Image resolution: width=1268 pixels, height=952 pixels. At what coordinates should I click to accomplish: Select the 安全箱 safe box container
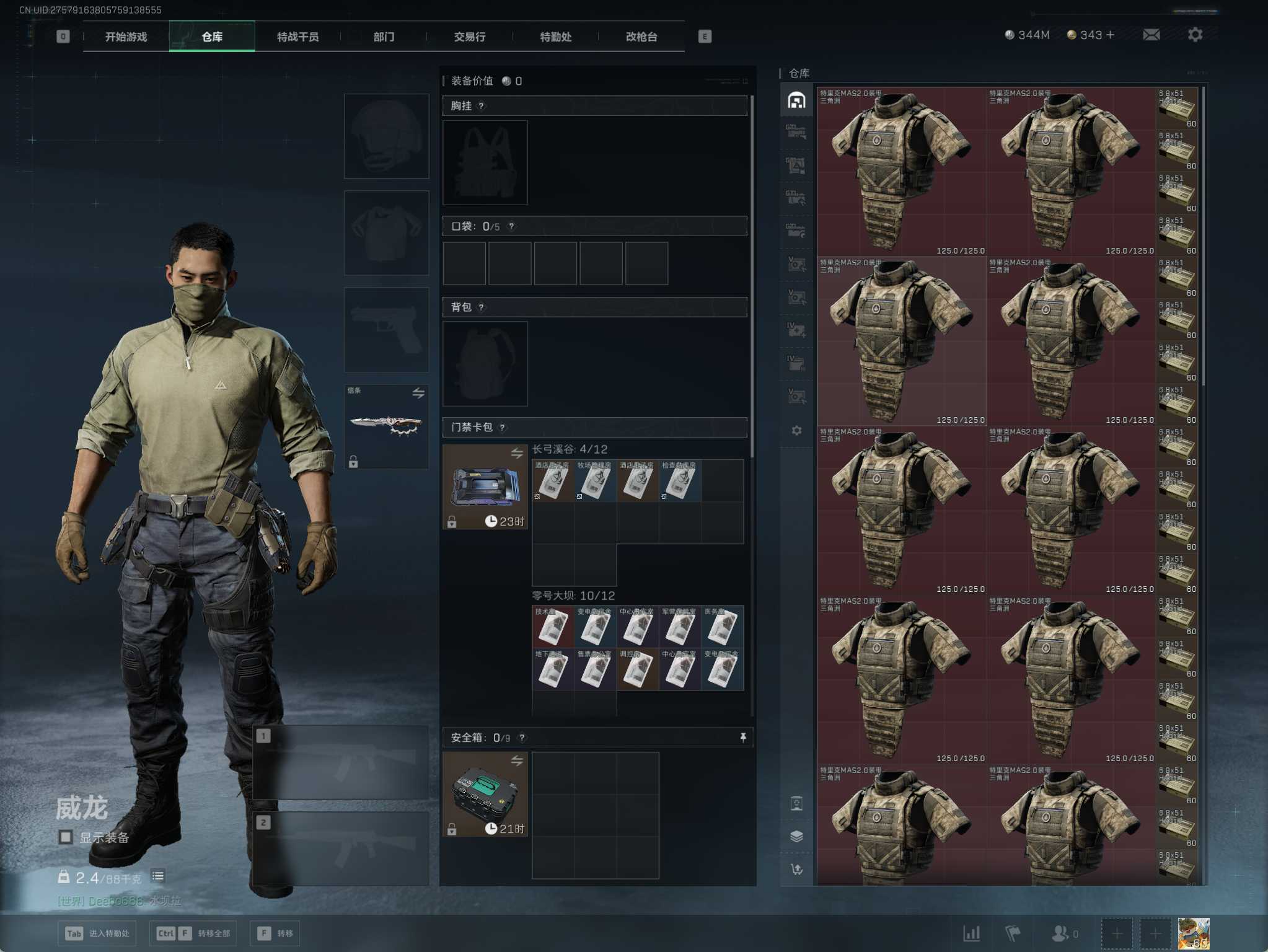[x=485, y=794]
